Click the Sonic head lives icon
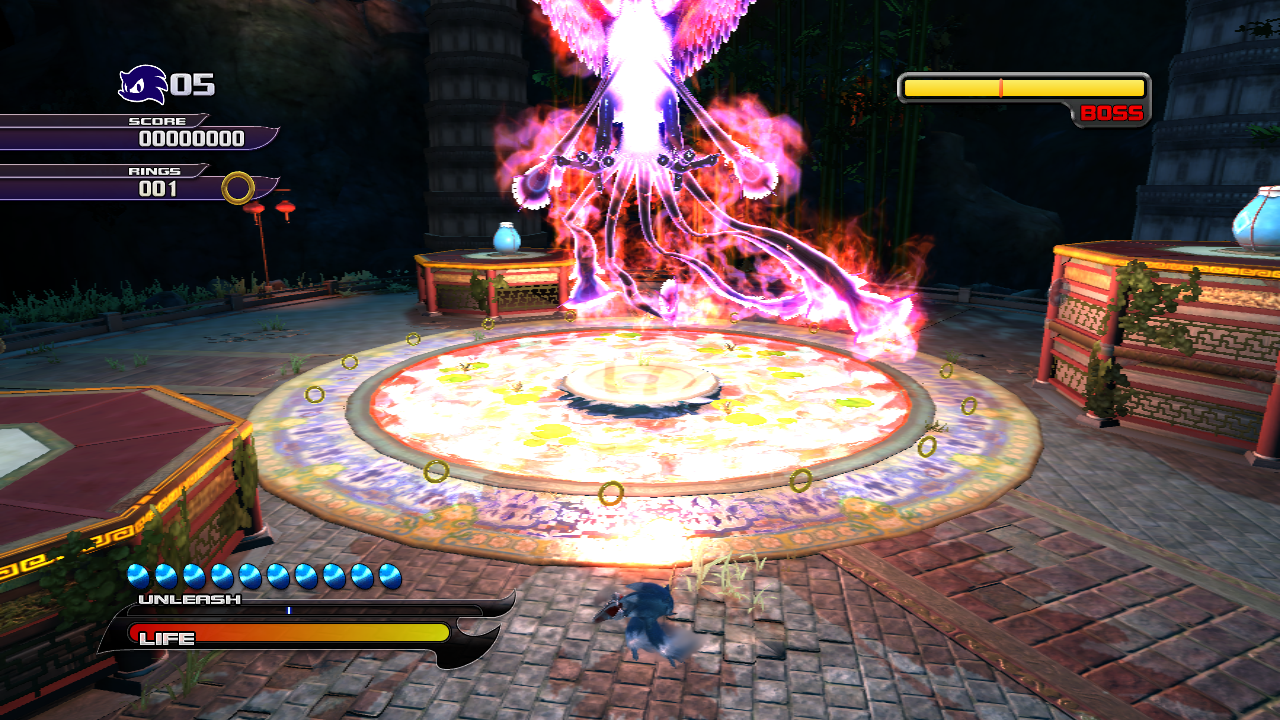Viewport: 1280px width, 720px height. click(x=142, y=85)
